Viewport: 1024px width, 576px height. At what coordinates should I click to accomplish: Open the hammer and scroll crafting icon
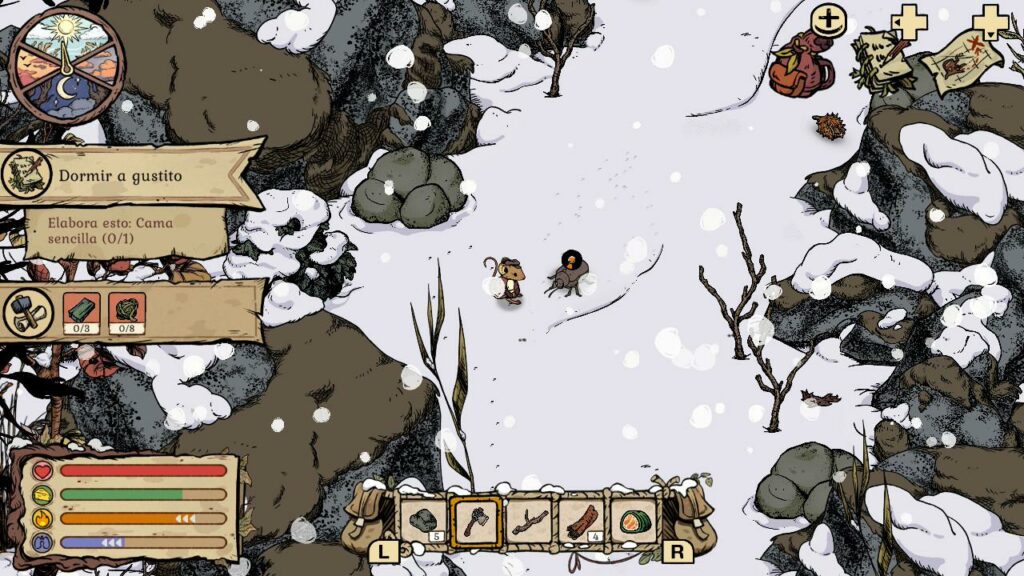[x=29, y=312]
